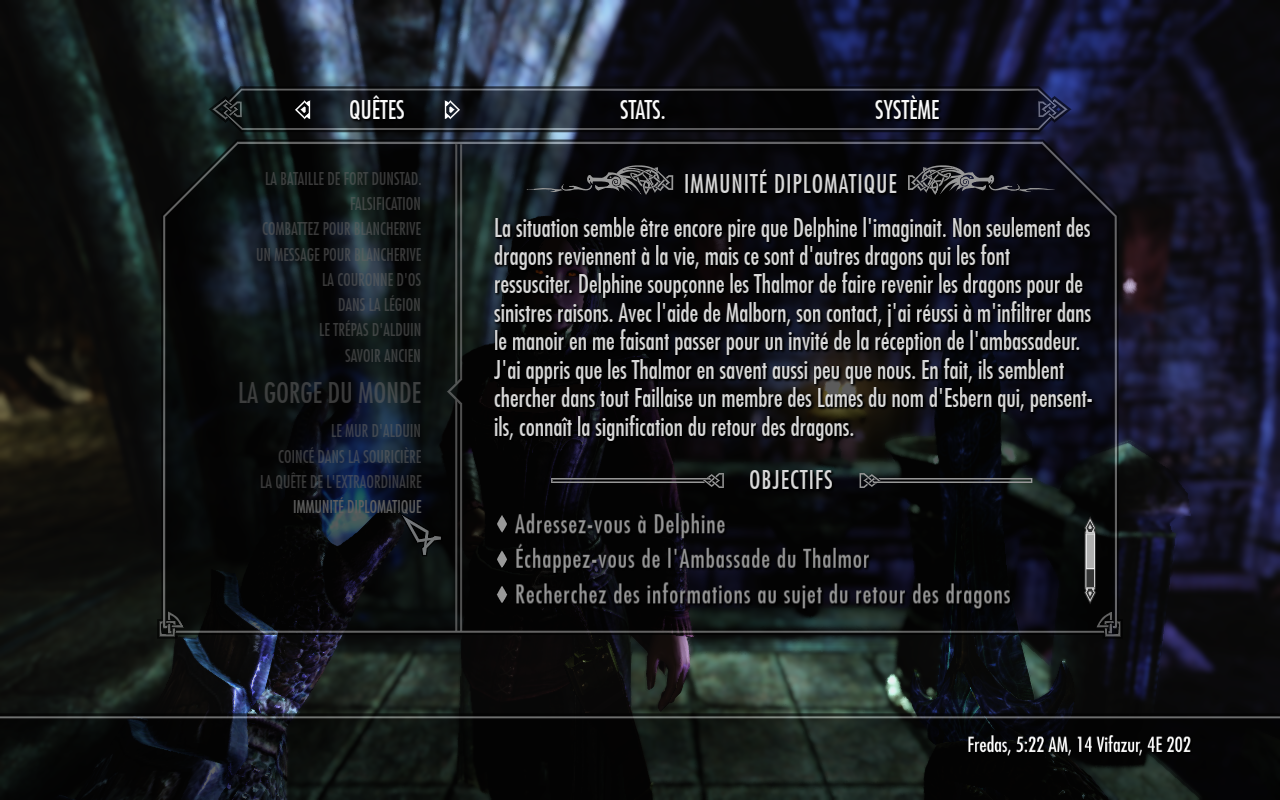Open the Falsification quest entry
This screenshot has height=800, width=1280.
coord(385,204)
